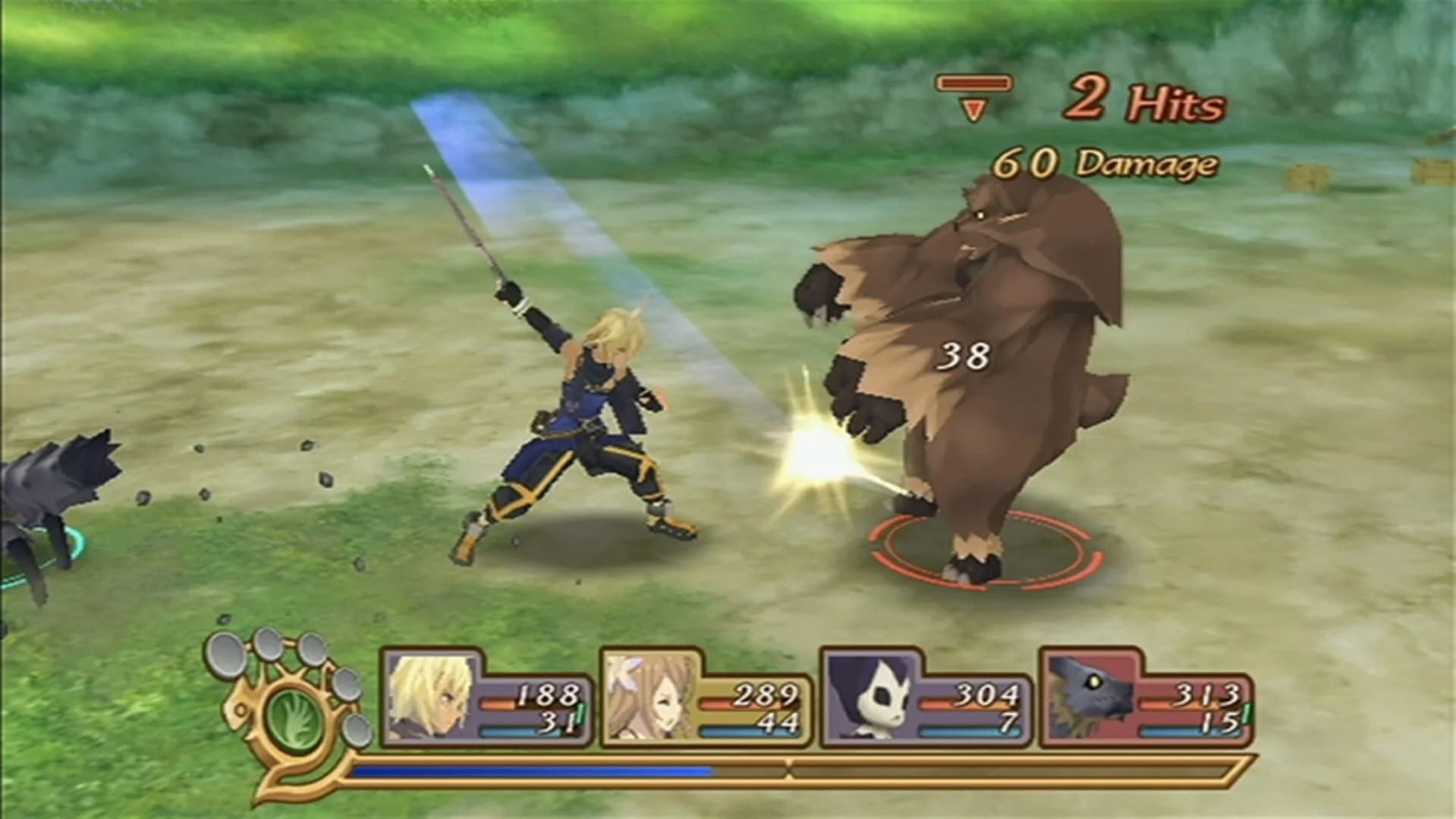Image resolution: width=1456 pixels, height=819 pixels.
Task: Click Emil's HP value of 188
Action: coord(550,692)
